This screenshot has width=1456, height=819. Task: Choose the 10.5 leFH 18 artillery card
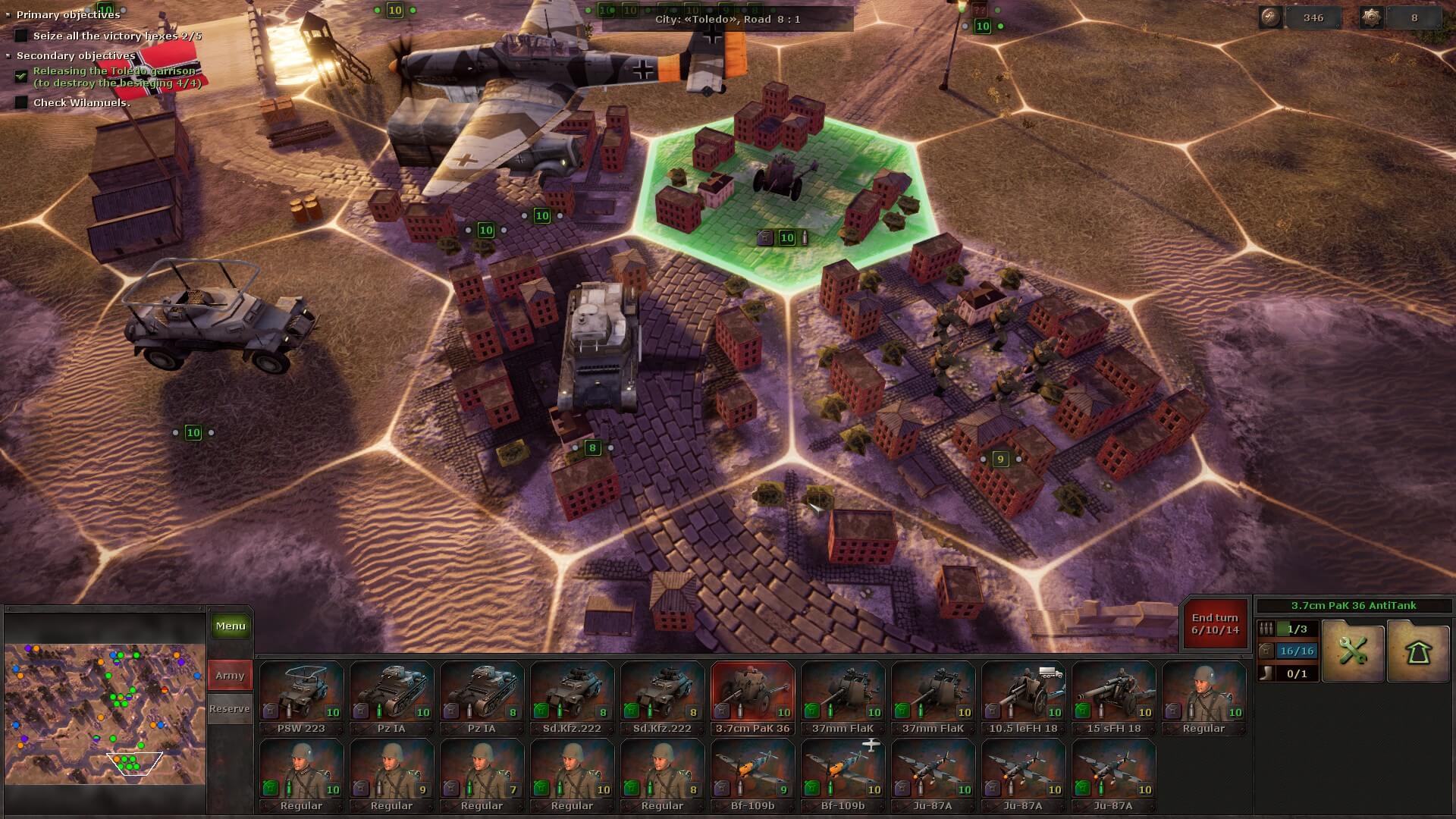click(x=1023, y=698)
